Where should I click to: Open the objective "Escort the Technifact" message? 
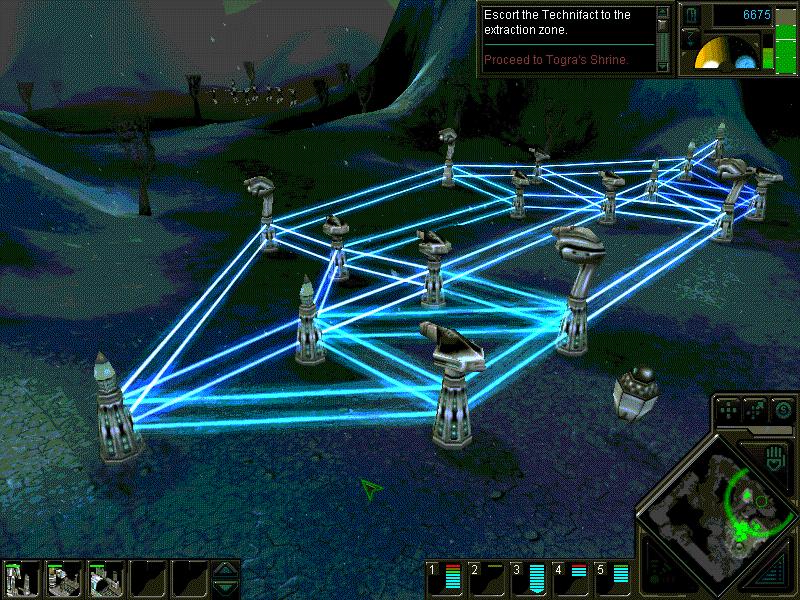tap(566, 22)
